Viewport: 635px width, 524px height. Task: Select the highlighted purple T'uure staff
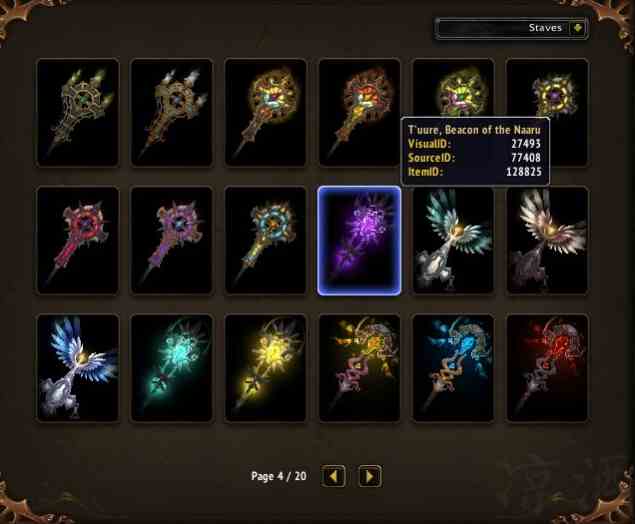(x=359, y=240)
